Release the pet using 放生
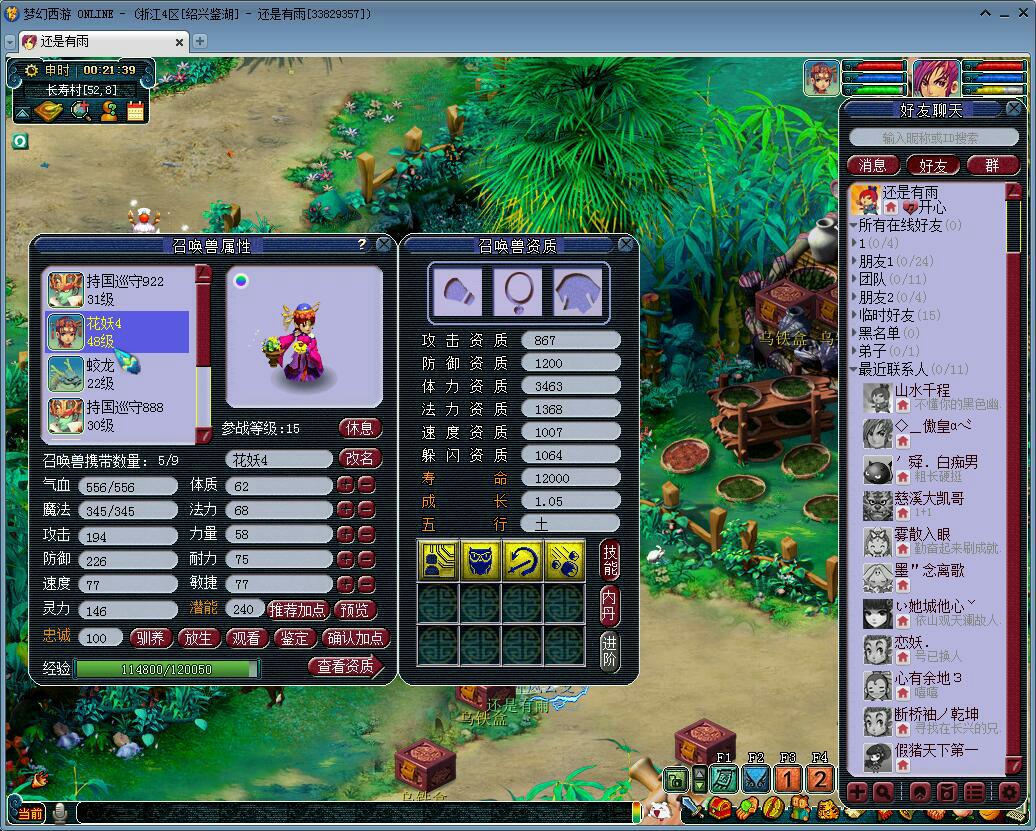The width and height of the screenshot is (1036, 831). point(200,638)
